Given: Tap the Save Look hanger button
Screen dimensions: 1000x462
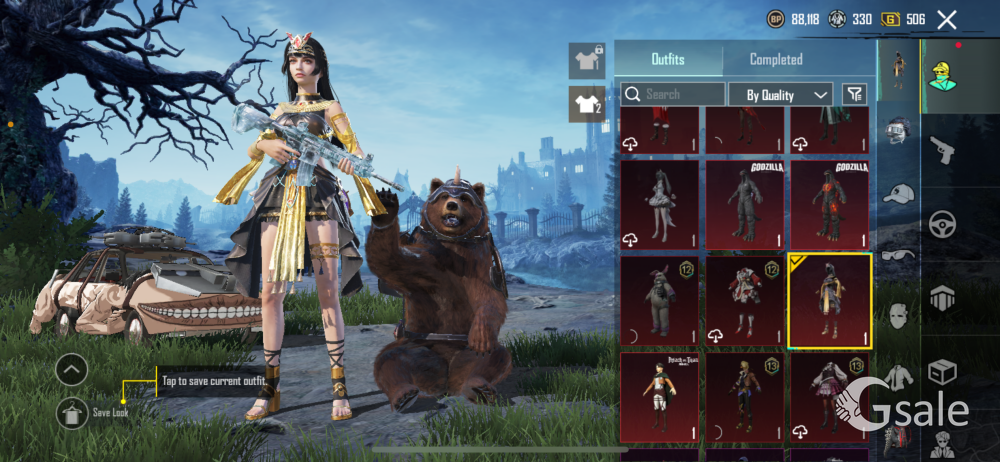Looking at the screenshot, I should pos(72,411).
